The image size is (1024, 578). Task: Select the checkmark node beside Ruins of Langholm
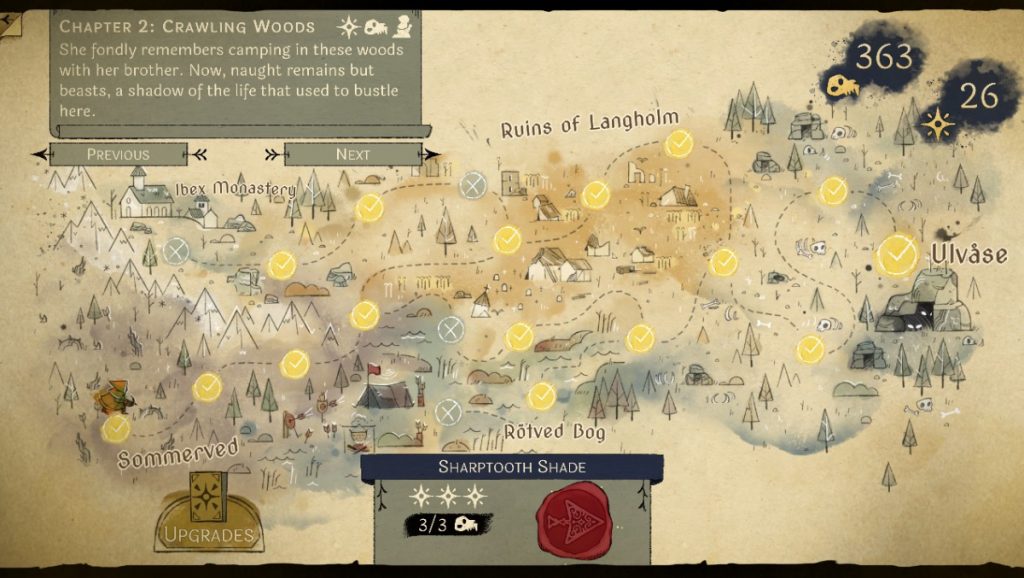pos(679,143)
